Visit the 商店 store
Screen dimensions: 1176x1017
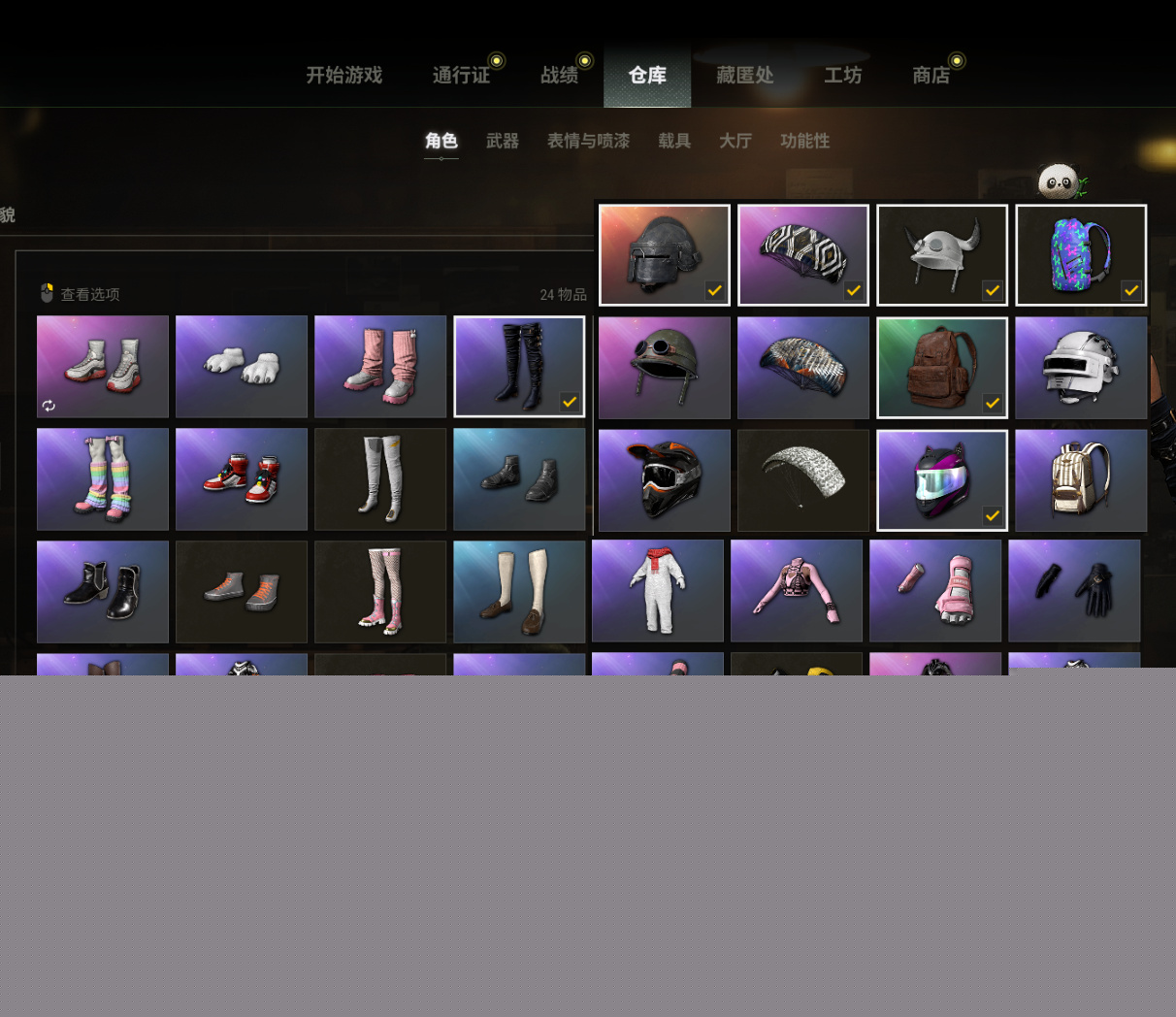click(931, 76)
